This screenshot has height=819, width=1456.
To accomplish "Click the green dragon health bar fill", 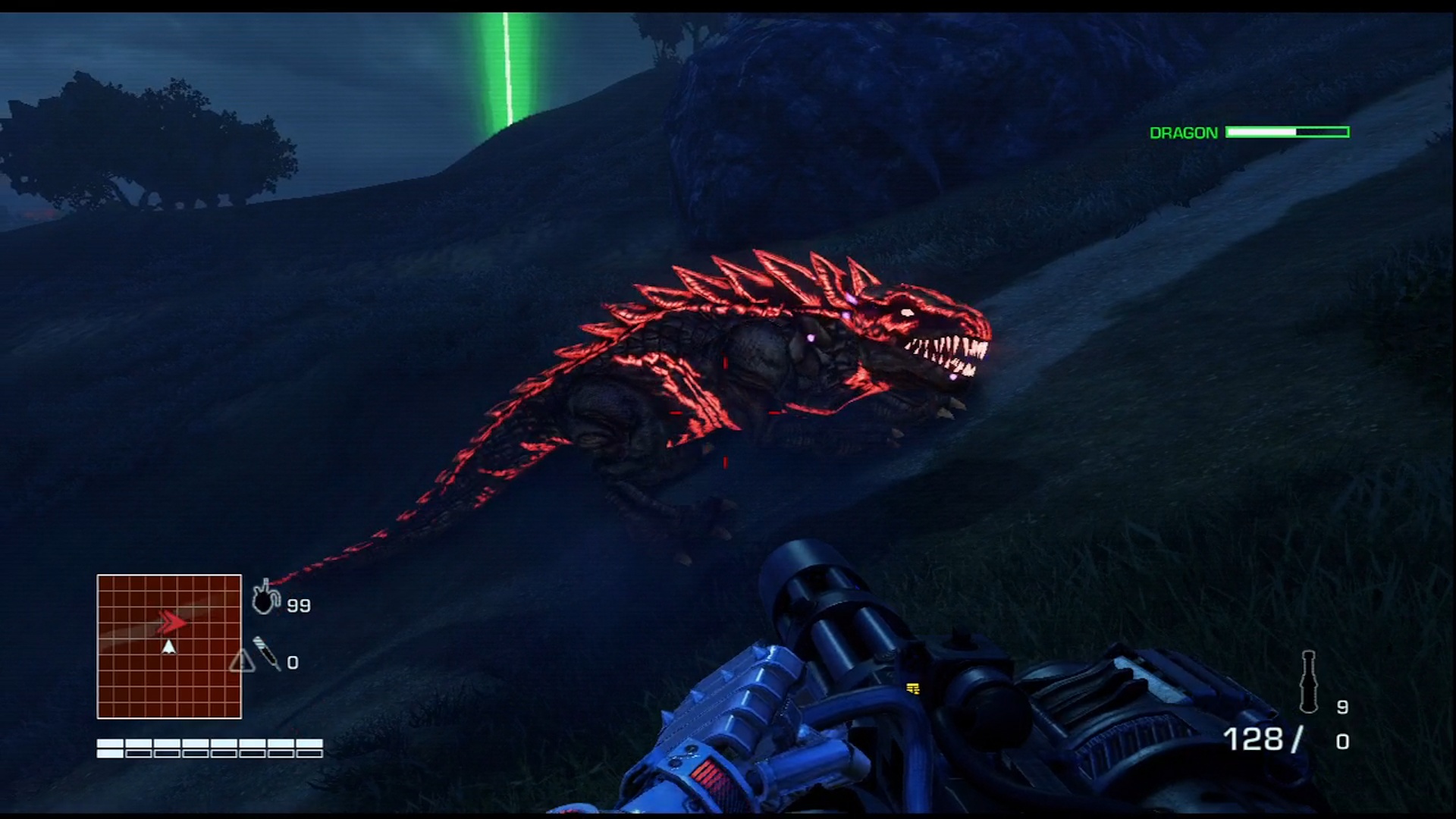I will pyautogui.click(x=1262, y=132).
